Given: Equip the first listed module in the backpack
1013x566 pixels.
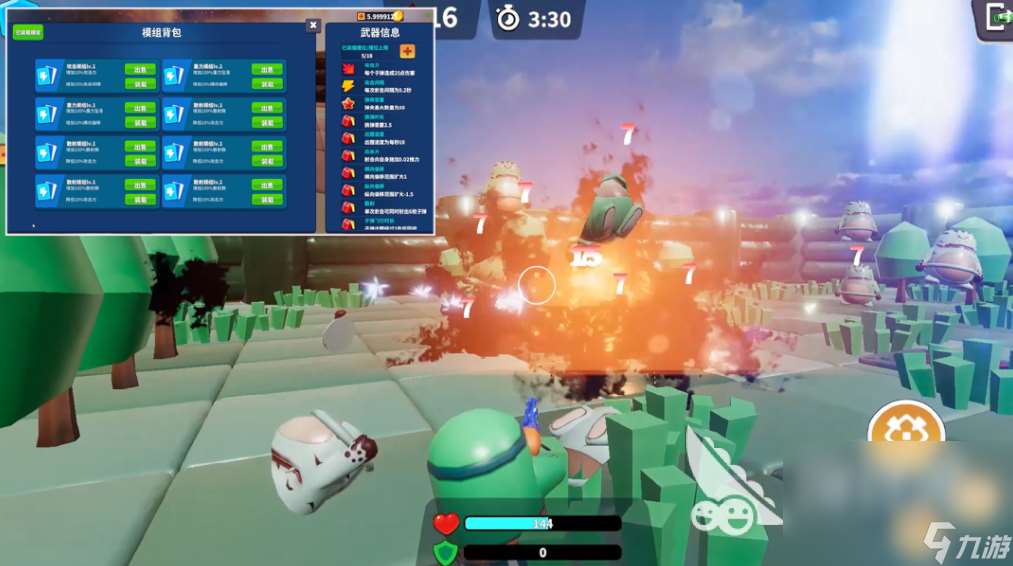Looking at the screenshot, I should [140, 84].
